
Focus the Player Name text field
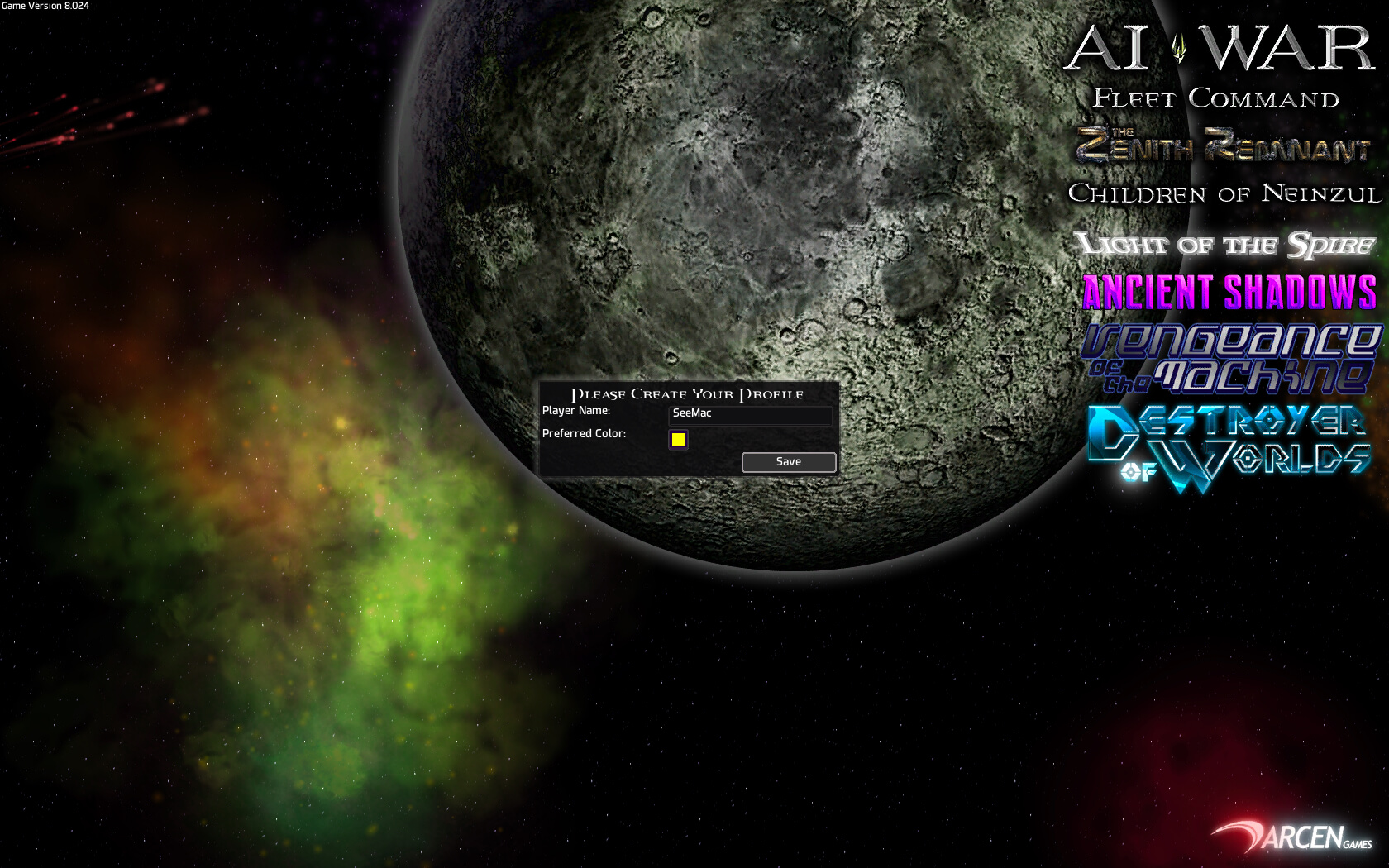click(749, 414)
